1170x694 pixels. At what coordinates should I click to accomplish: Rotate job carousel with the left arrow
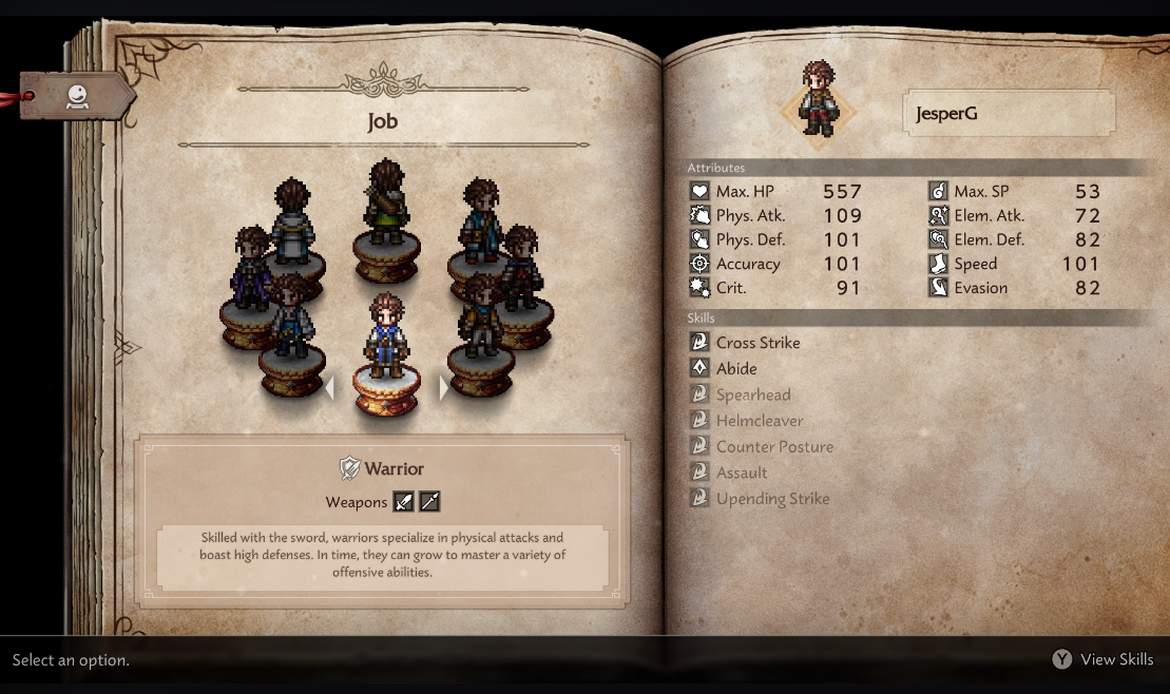[329, 387]
